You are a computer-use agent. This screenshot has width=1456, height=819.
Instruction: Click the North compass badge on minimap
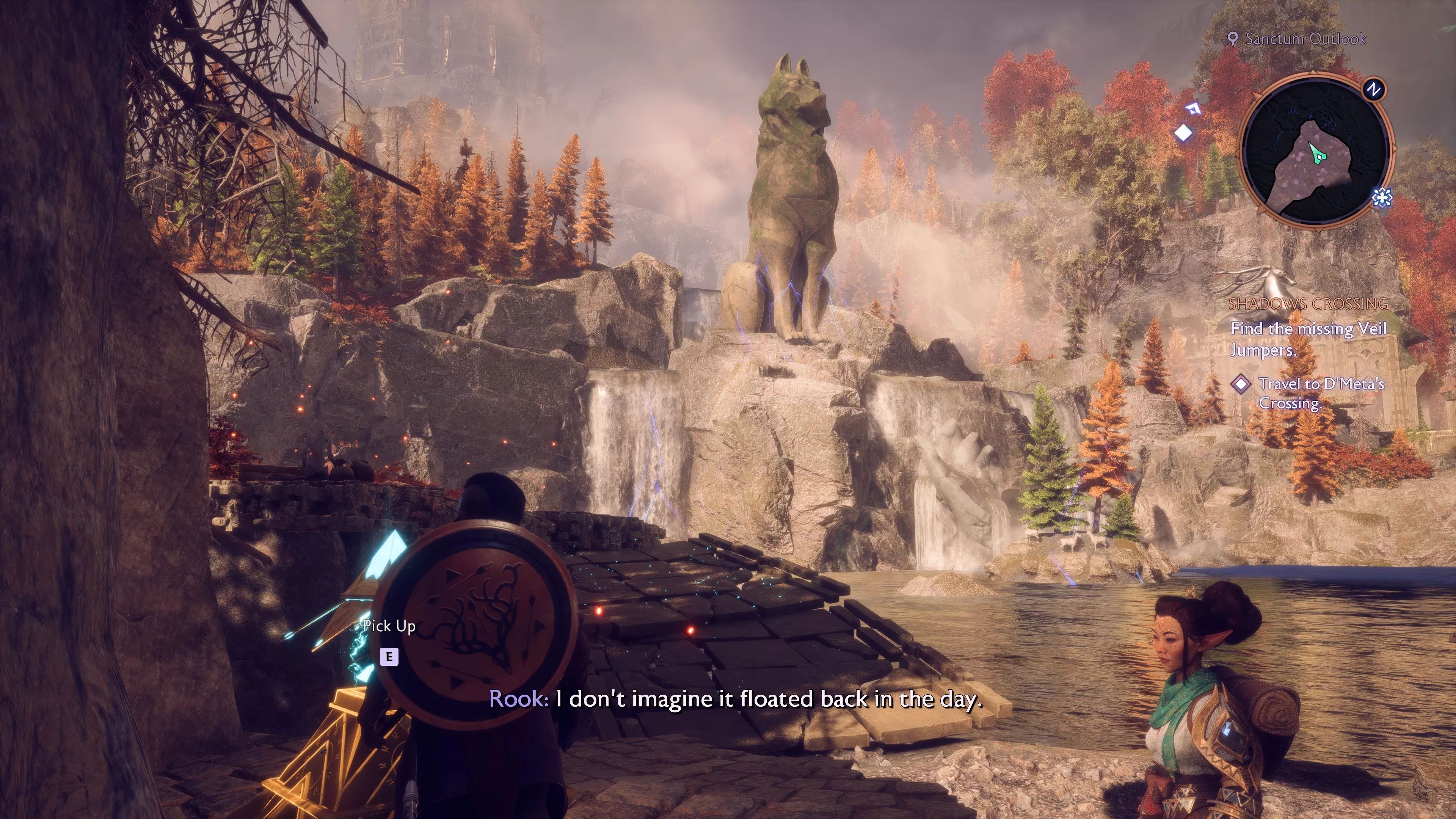1374,89
